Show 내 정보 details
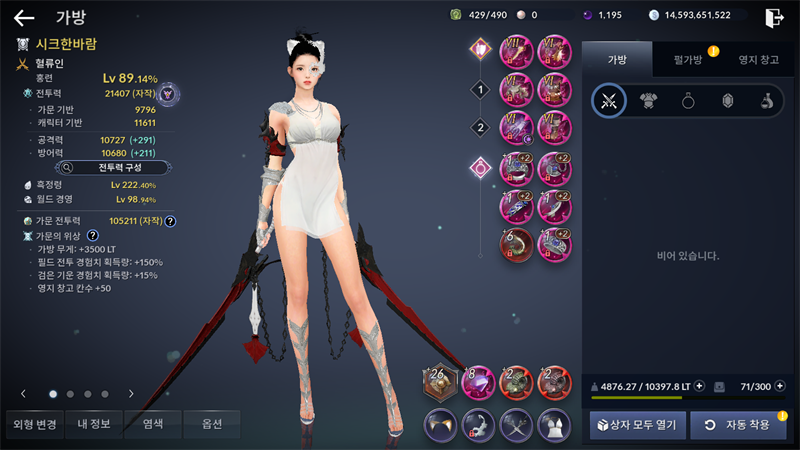Image resolution: width=800 pixels, height=450 pixels. pos(94,424)
